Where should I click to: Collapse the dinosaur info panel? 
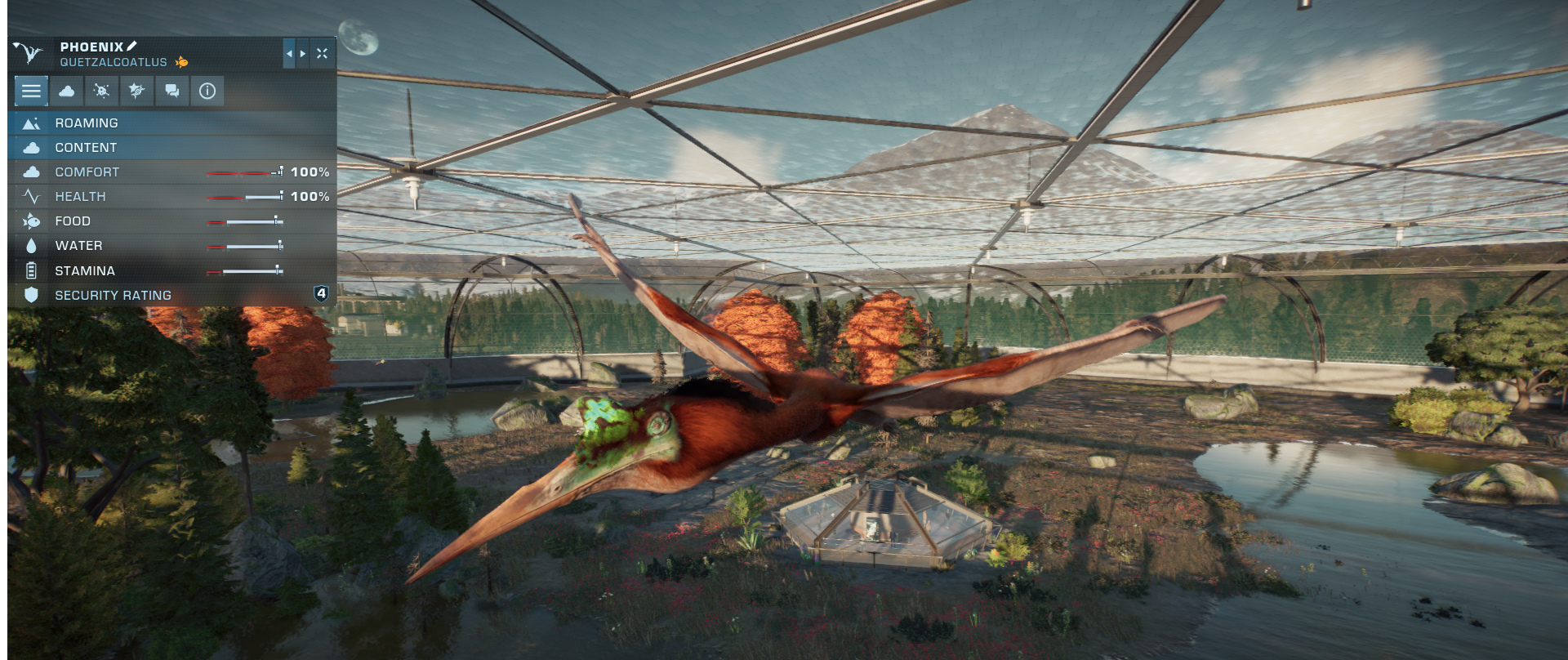323,54
